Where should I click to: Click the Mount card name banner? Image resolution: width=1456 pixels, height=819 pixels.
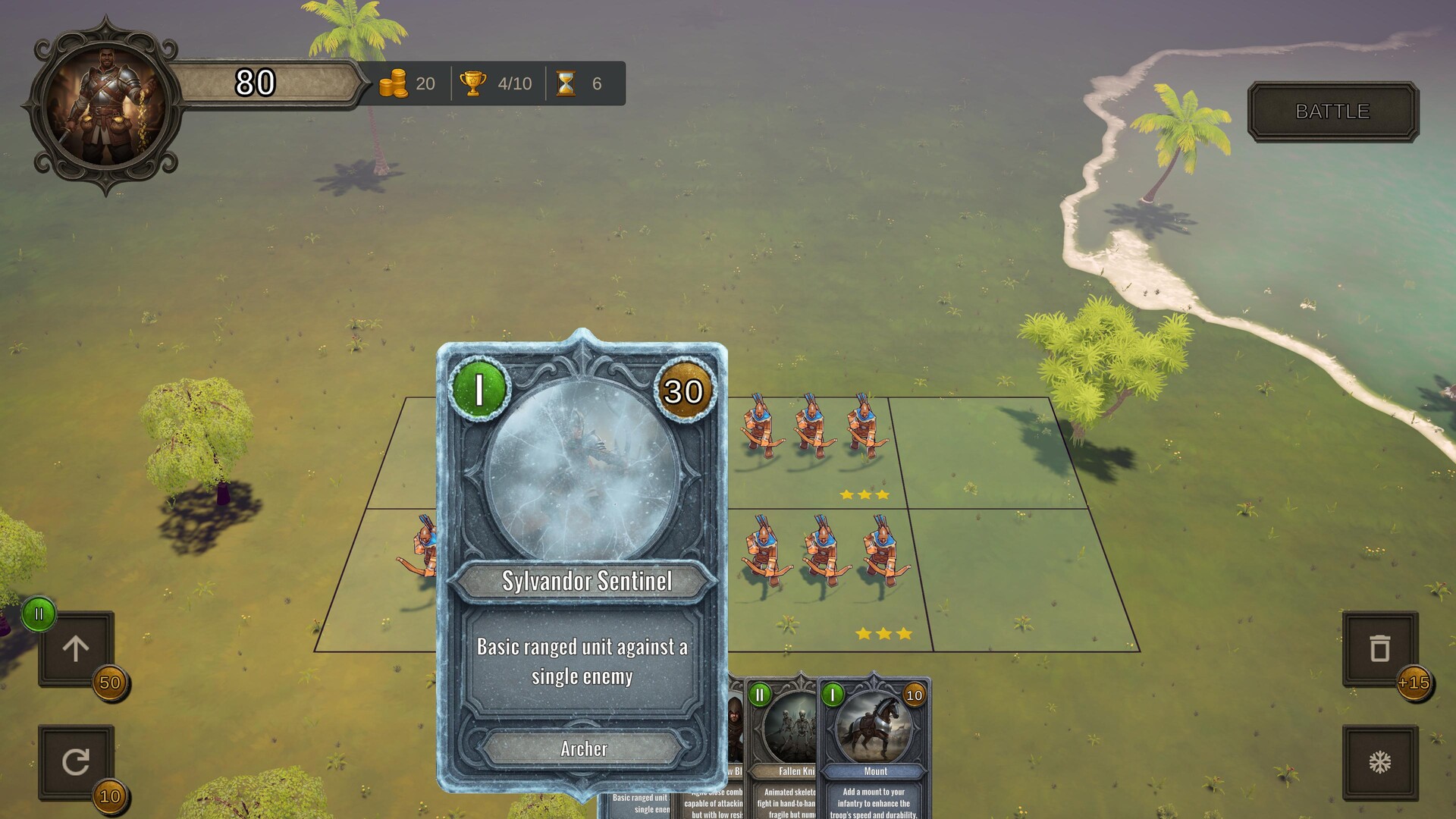coord(874,770)
